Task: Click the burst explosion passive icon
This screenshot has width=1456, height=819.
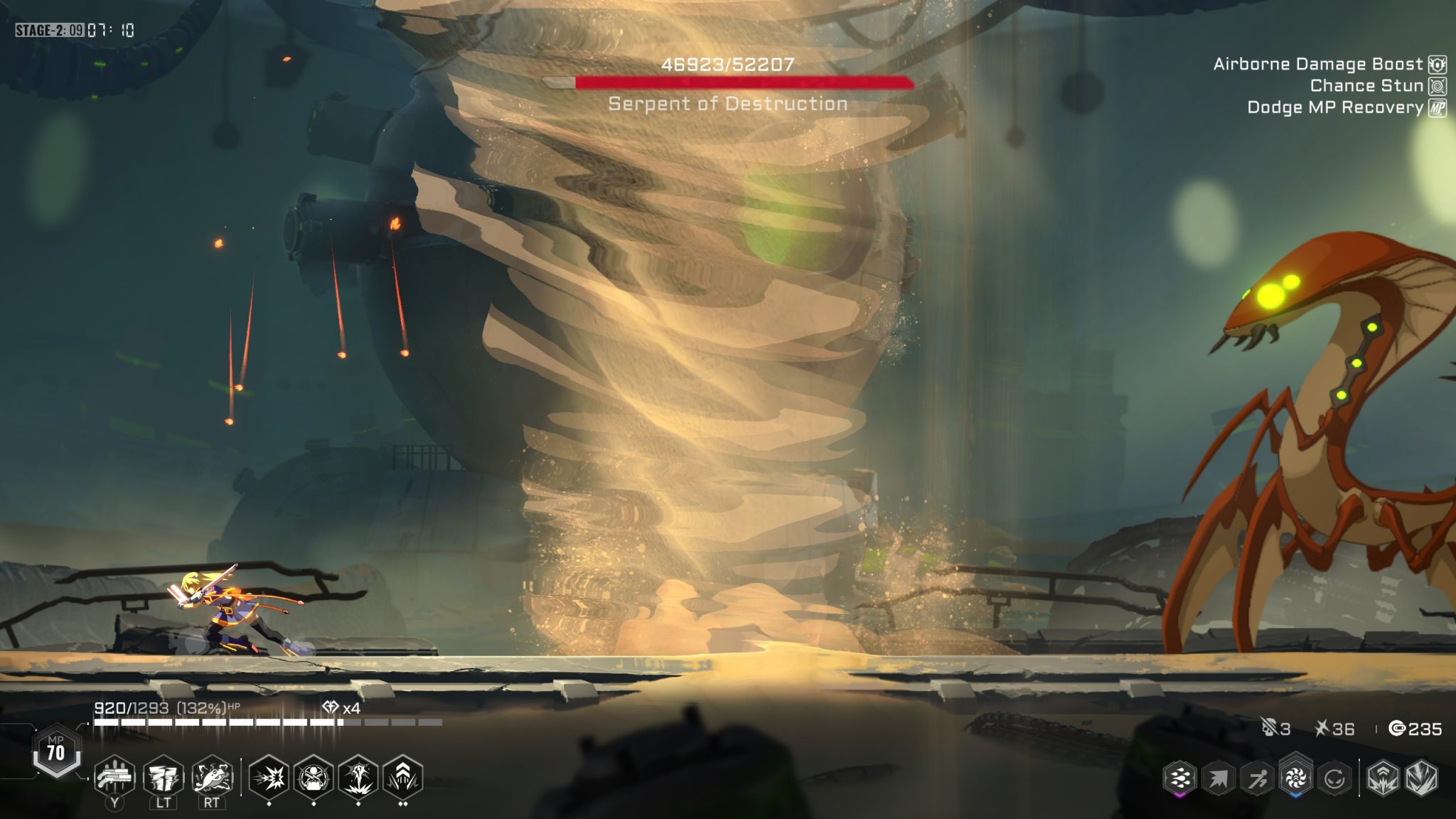Action: pos(269,777)
